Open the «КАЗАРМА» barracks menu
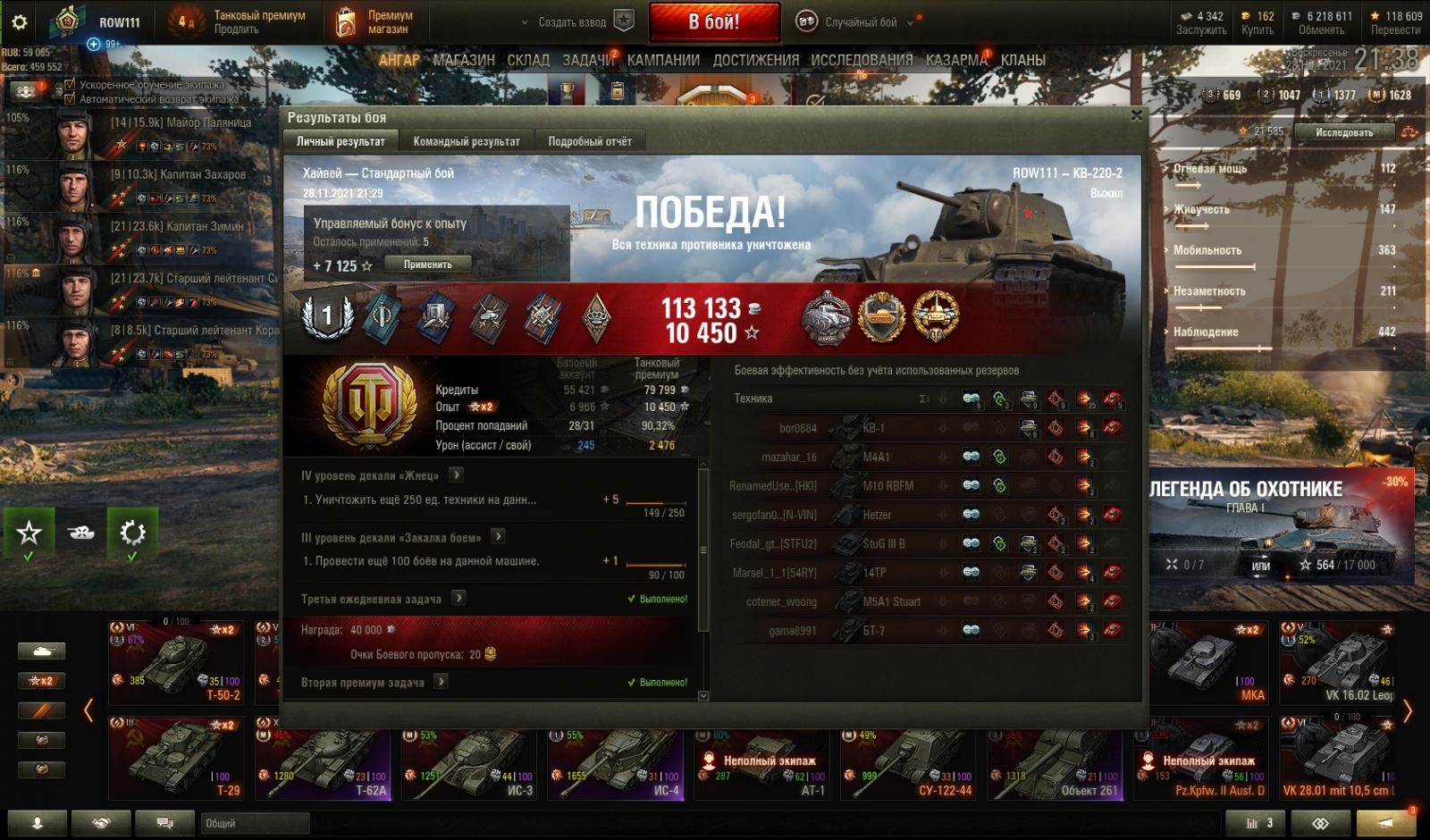This screenshot has height=840, width=1430. point(956,60)
